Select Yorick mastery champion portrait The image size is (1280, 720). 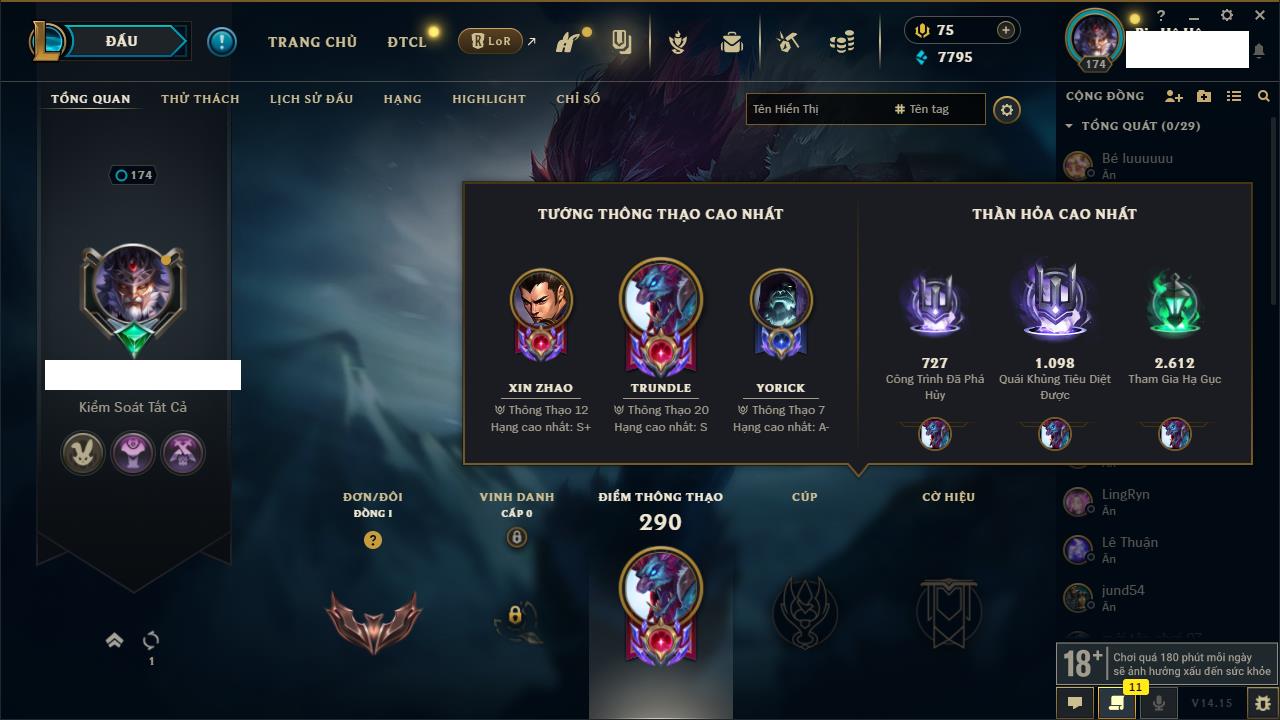pos(780,299)
